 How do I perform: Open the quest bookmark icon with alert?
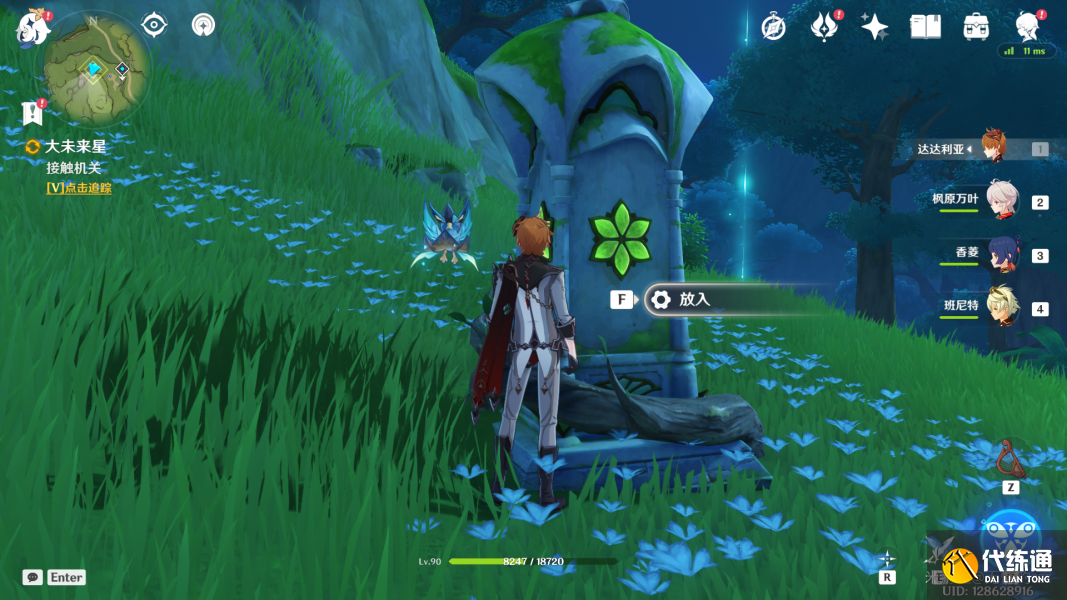pos(32,111)
